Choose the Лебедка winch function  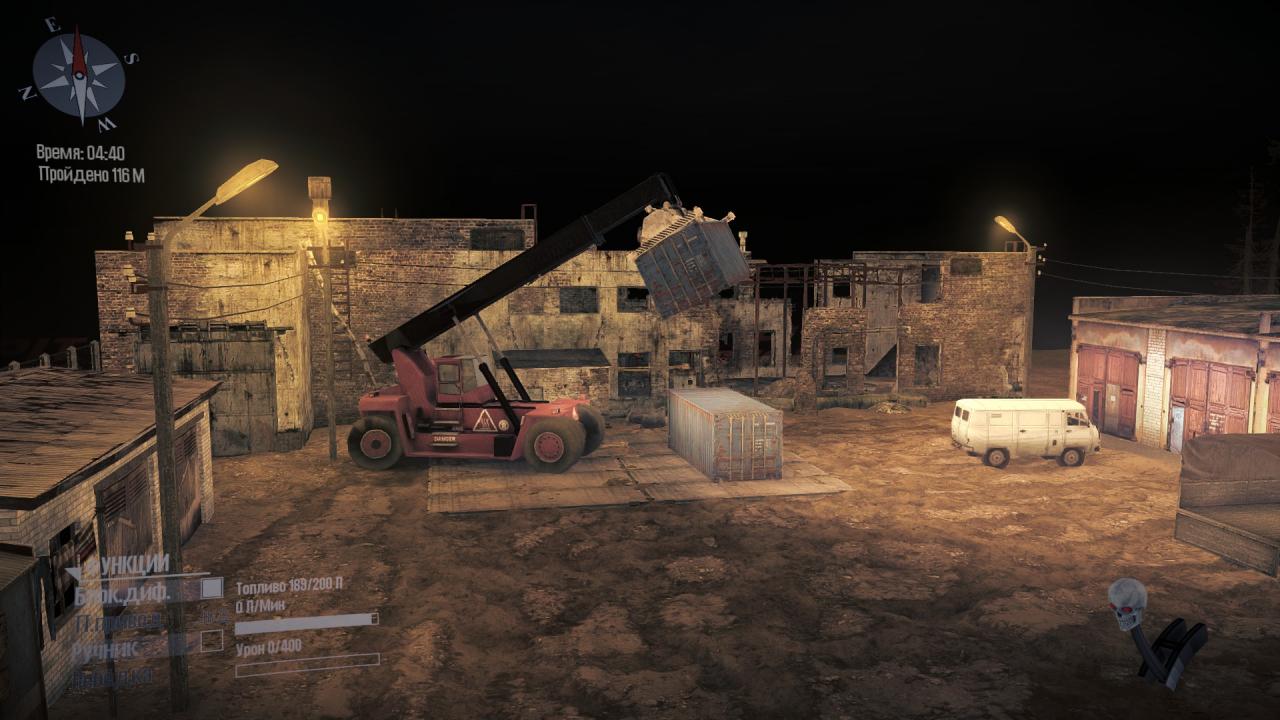(112, 677)
